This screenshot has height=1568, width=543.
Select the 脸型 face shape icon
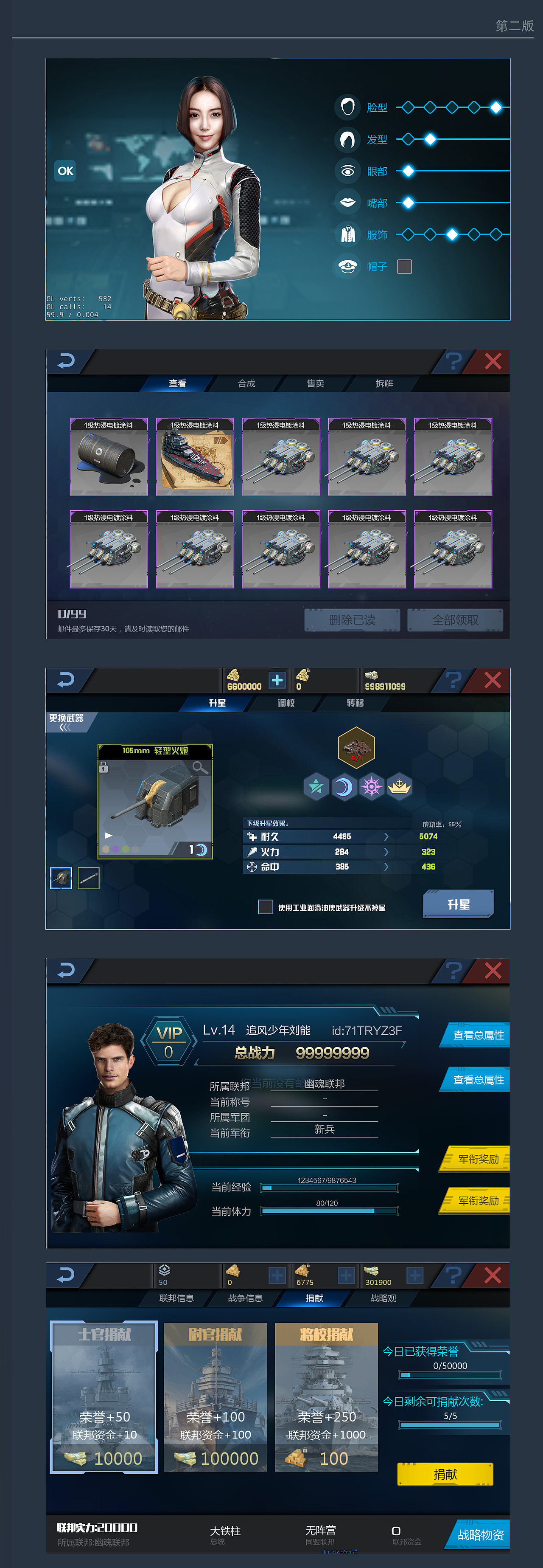pos(348,107)
